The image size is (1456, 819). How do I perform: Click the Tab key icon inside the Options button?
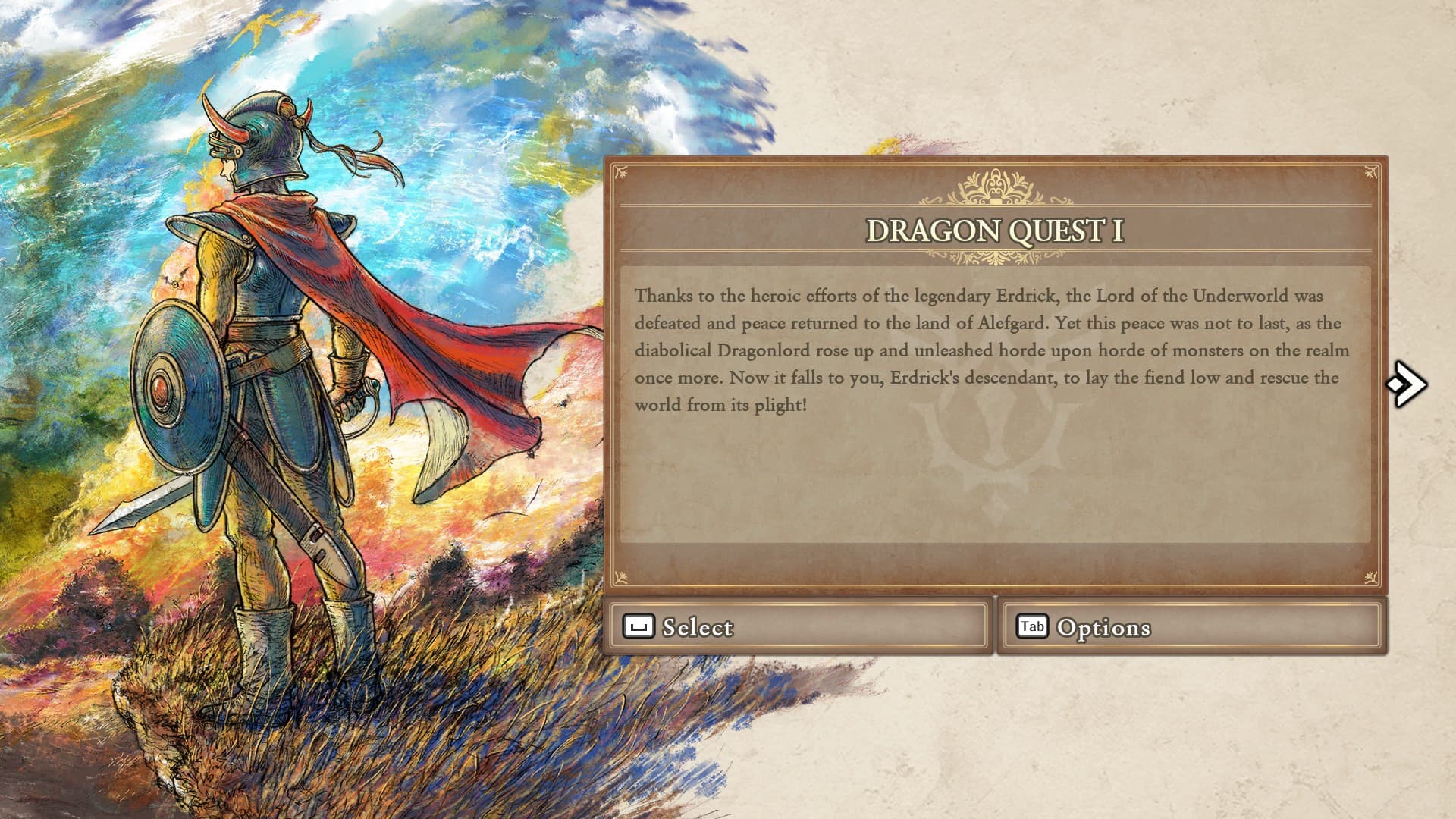click(x=1031, y=627)
